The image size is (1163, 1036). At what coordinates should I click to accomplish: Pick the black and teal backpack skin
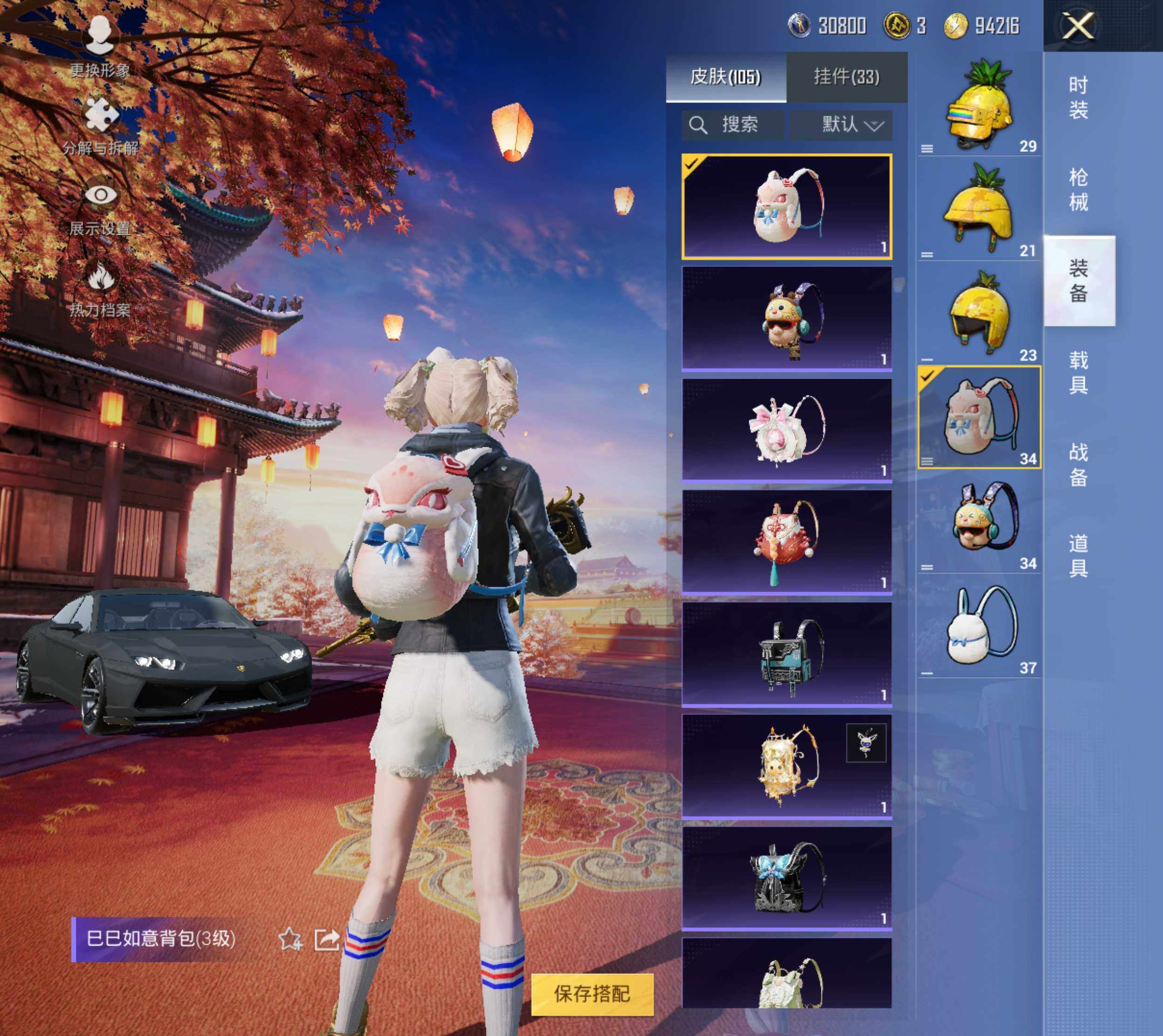click(x=787, y=654)
